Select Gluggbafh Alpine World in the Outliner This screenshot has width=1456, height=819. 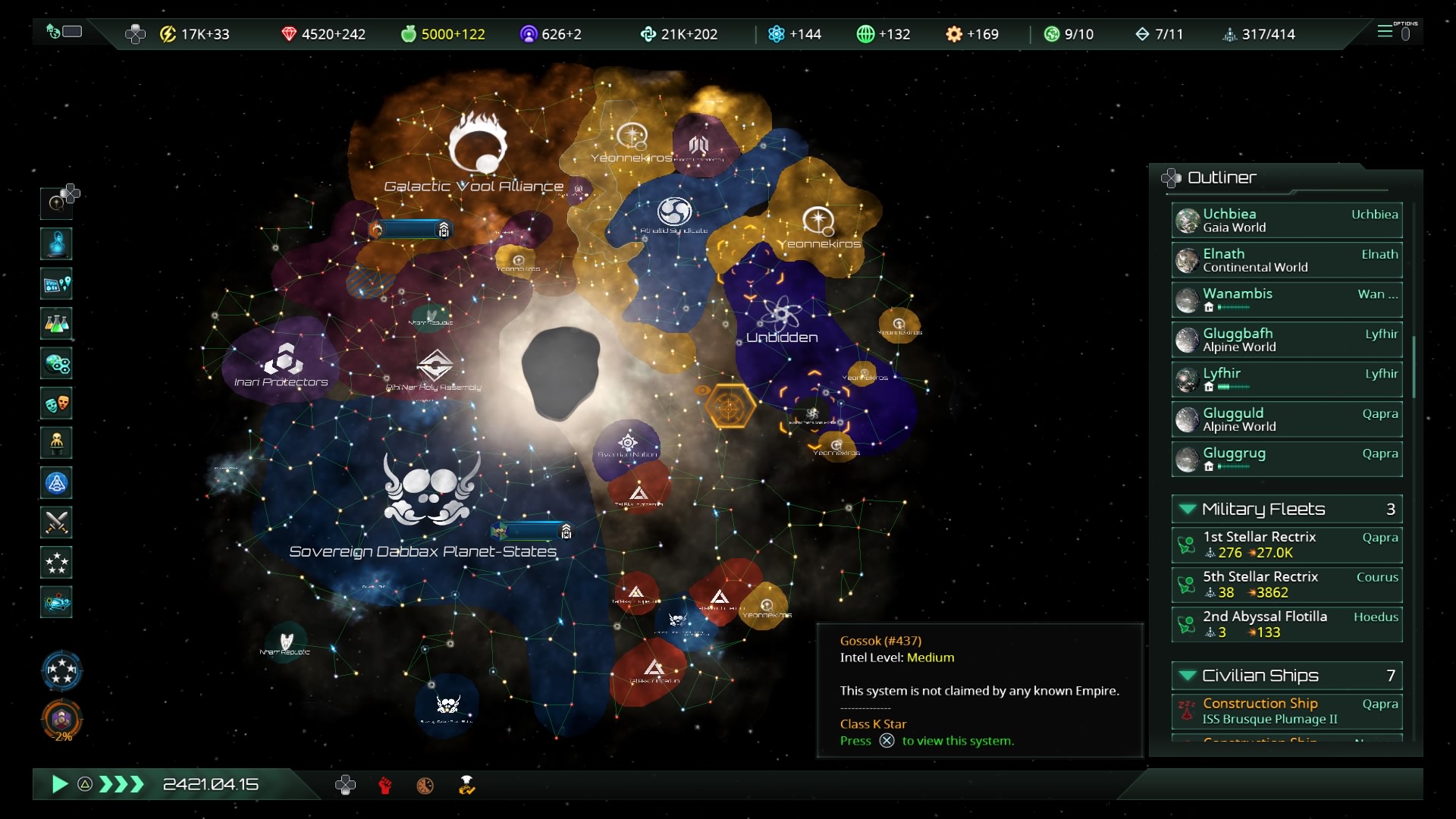[1286, 340]
